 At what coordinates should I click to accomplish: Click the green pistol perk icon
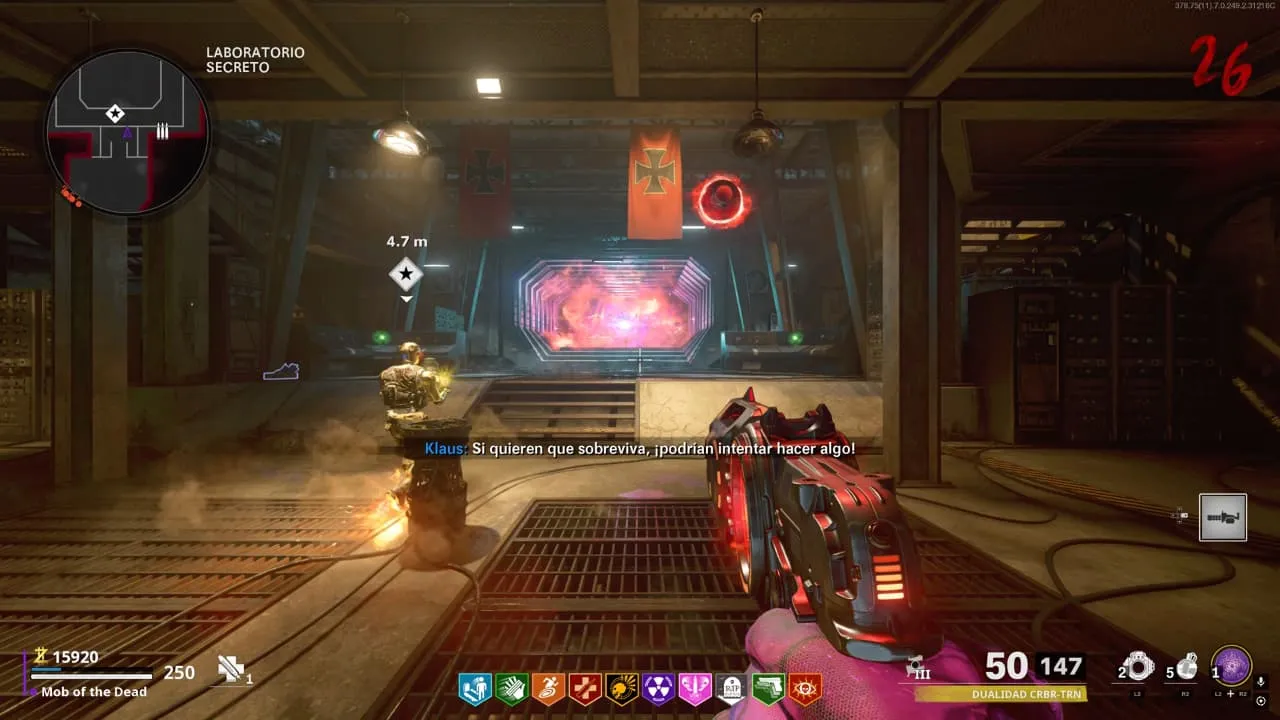[x=768, y=689]
